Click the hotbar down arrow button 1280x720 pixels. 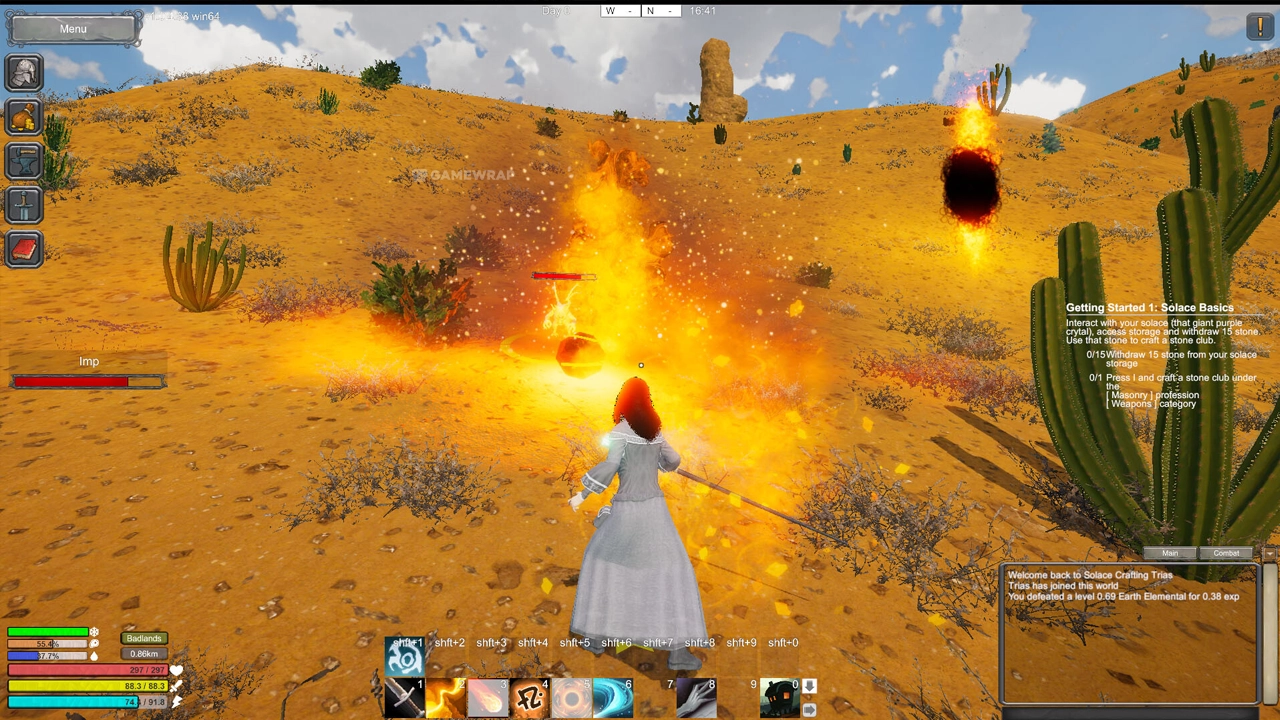[x=810, y=687]
